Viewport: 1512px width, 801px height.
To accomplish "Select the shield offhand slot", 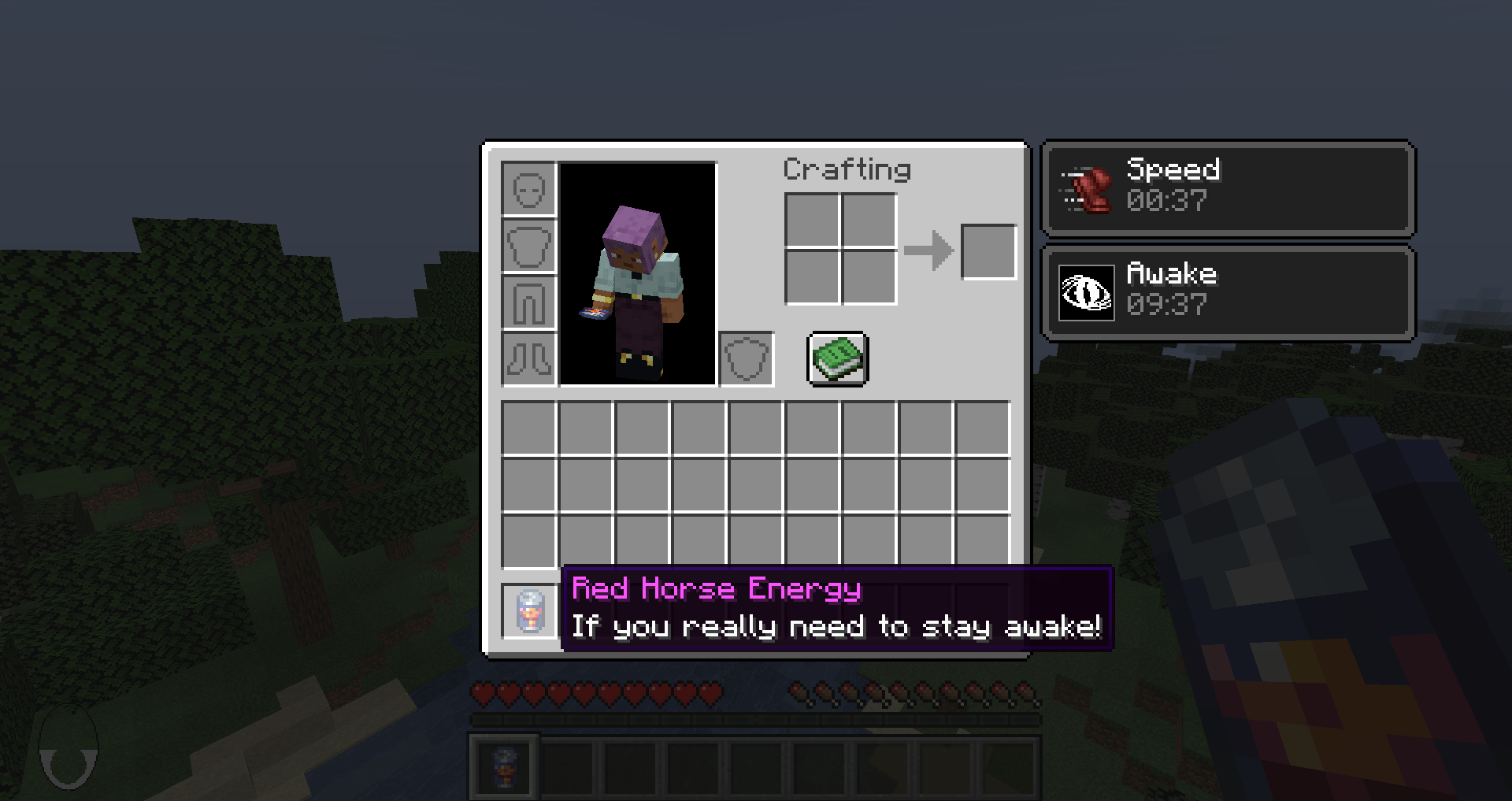I will coord(746,361).
